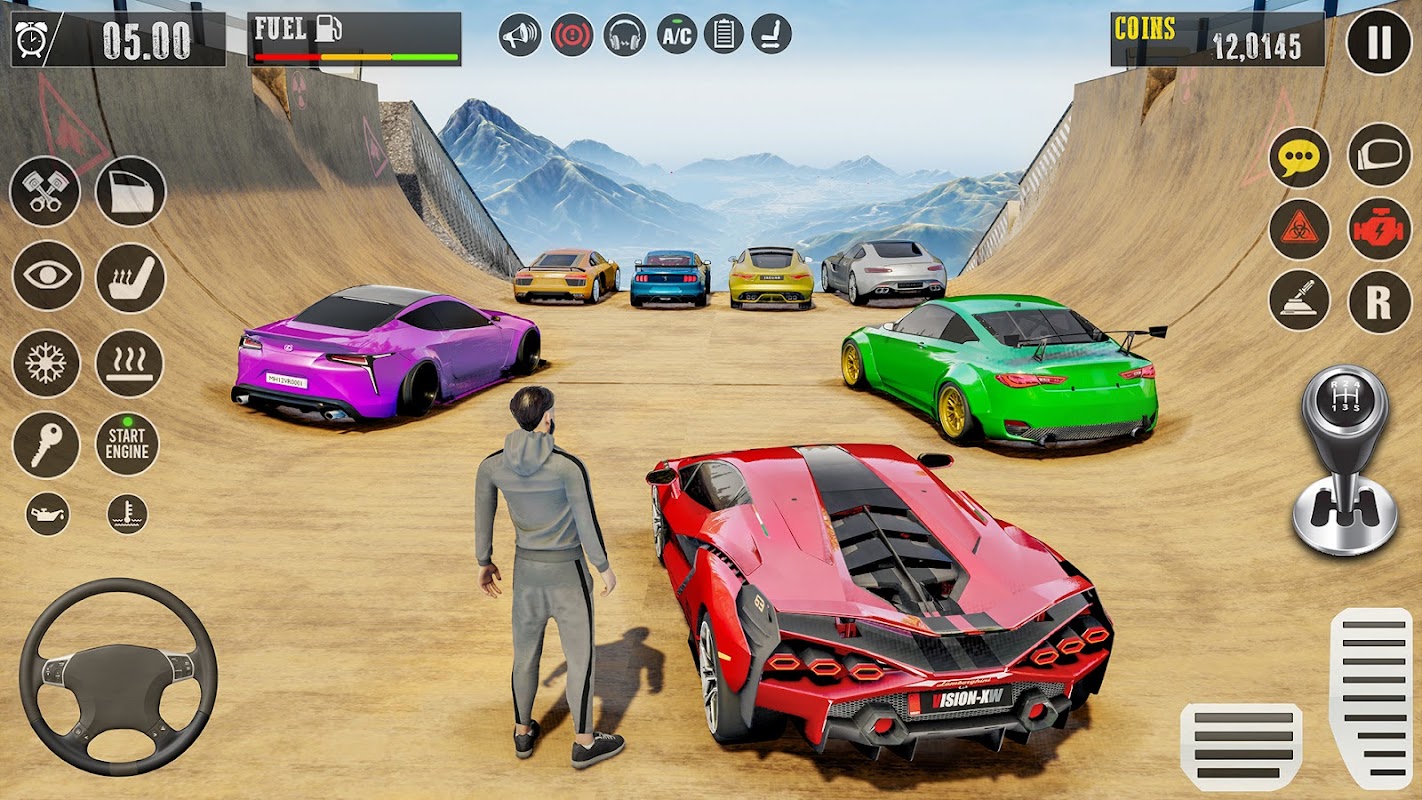Select the headphones icon
The height and width of the screenshot is (800, 1422).
click(625, 34)
